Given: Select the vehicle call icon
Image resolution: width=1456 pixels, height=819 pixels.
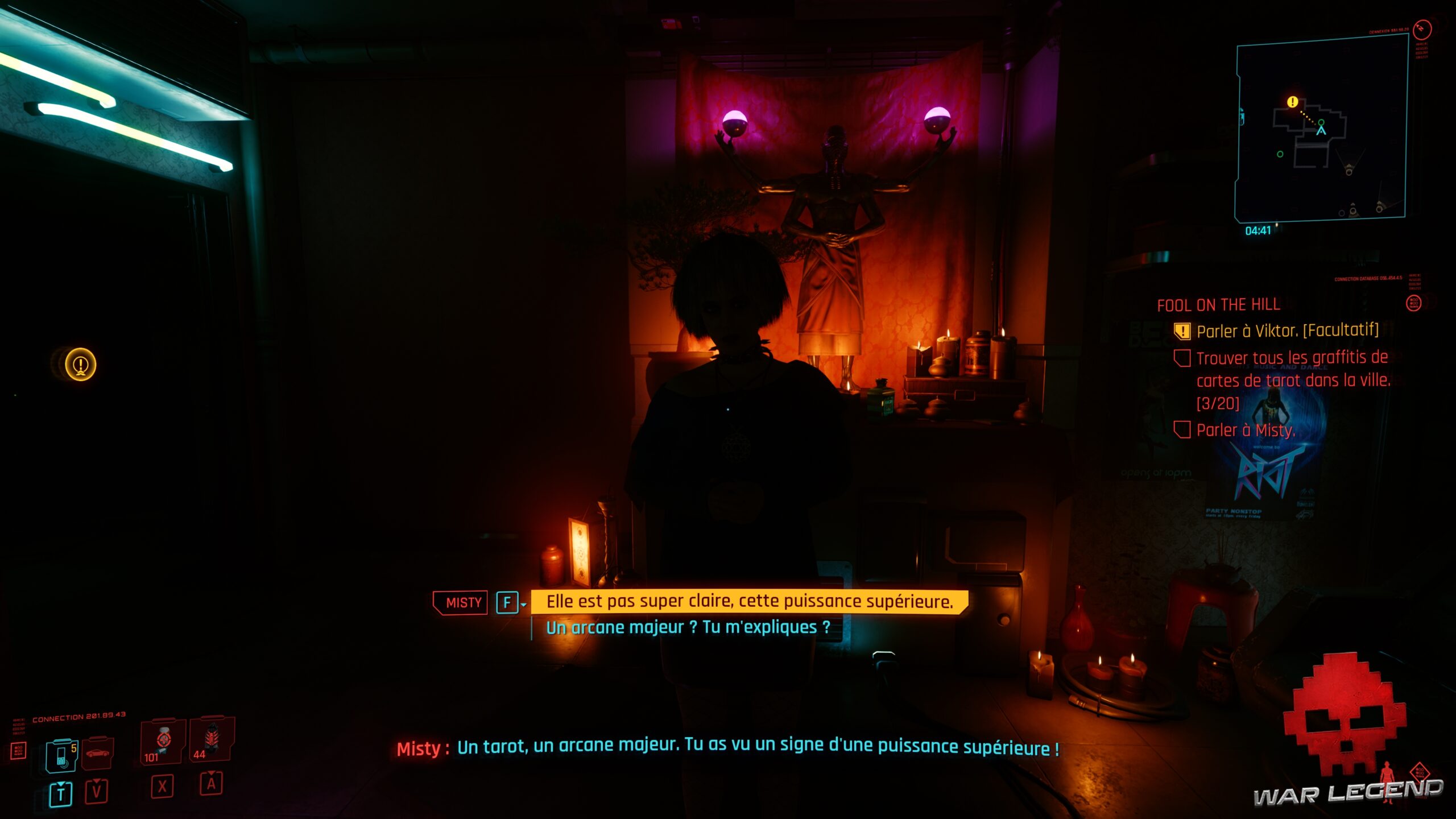Looking at the screenshot, I should 97,755.
